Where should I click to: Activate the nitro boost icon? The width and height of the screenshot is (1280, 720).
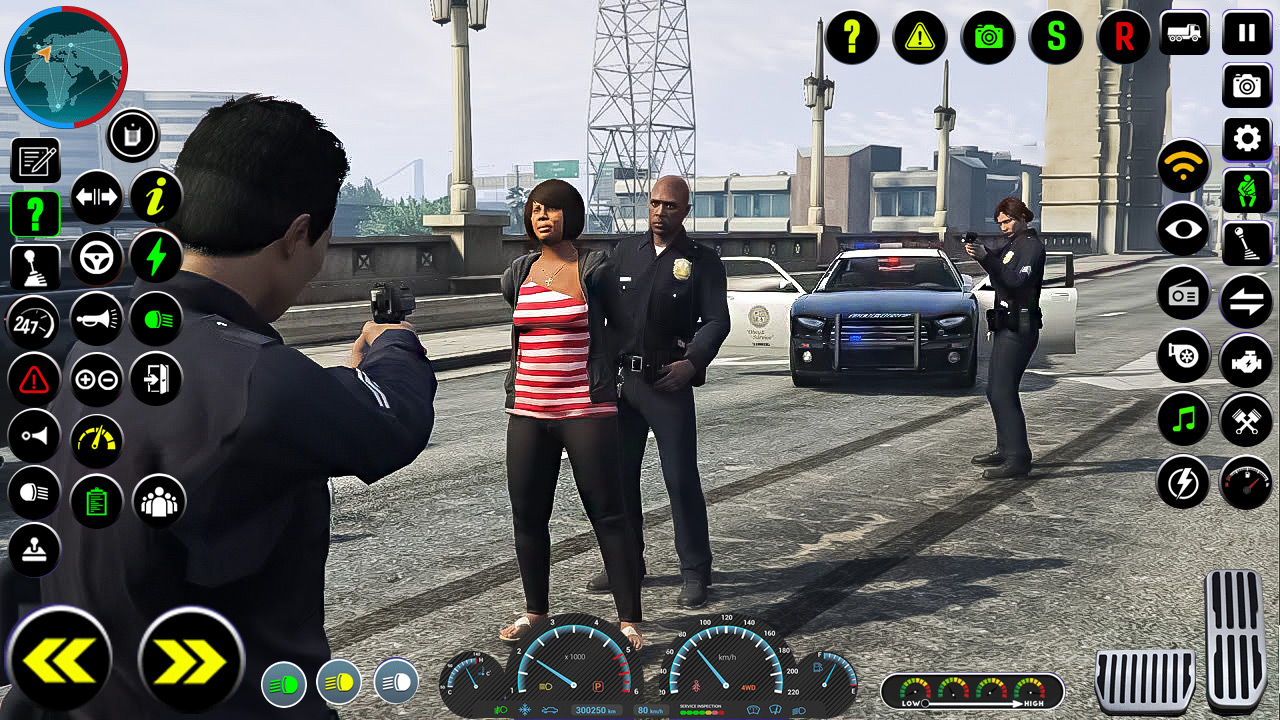[x=155, y=257]
